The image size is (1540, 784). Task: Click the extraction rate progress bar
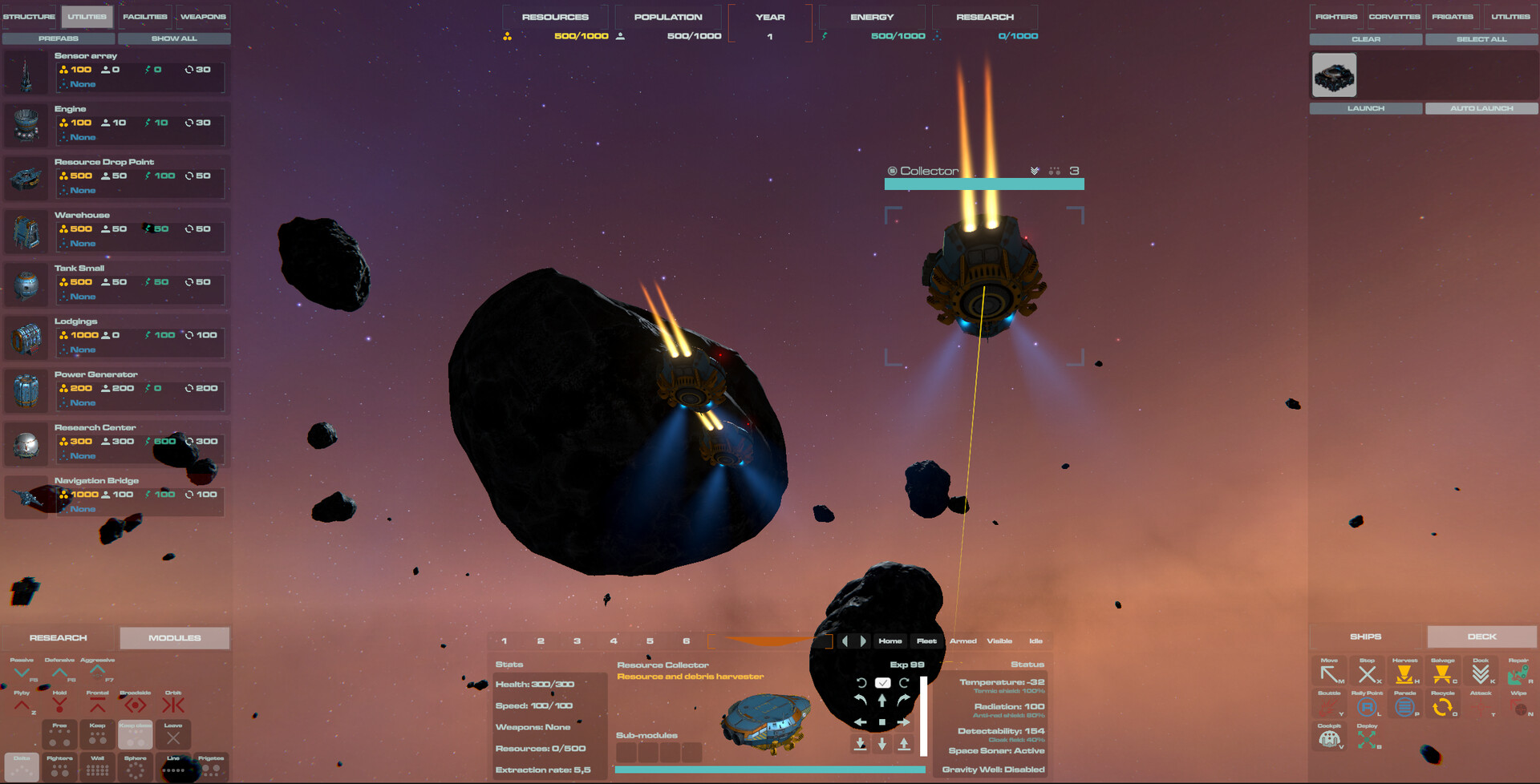(x=770, y=767)
